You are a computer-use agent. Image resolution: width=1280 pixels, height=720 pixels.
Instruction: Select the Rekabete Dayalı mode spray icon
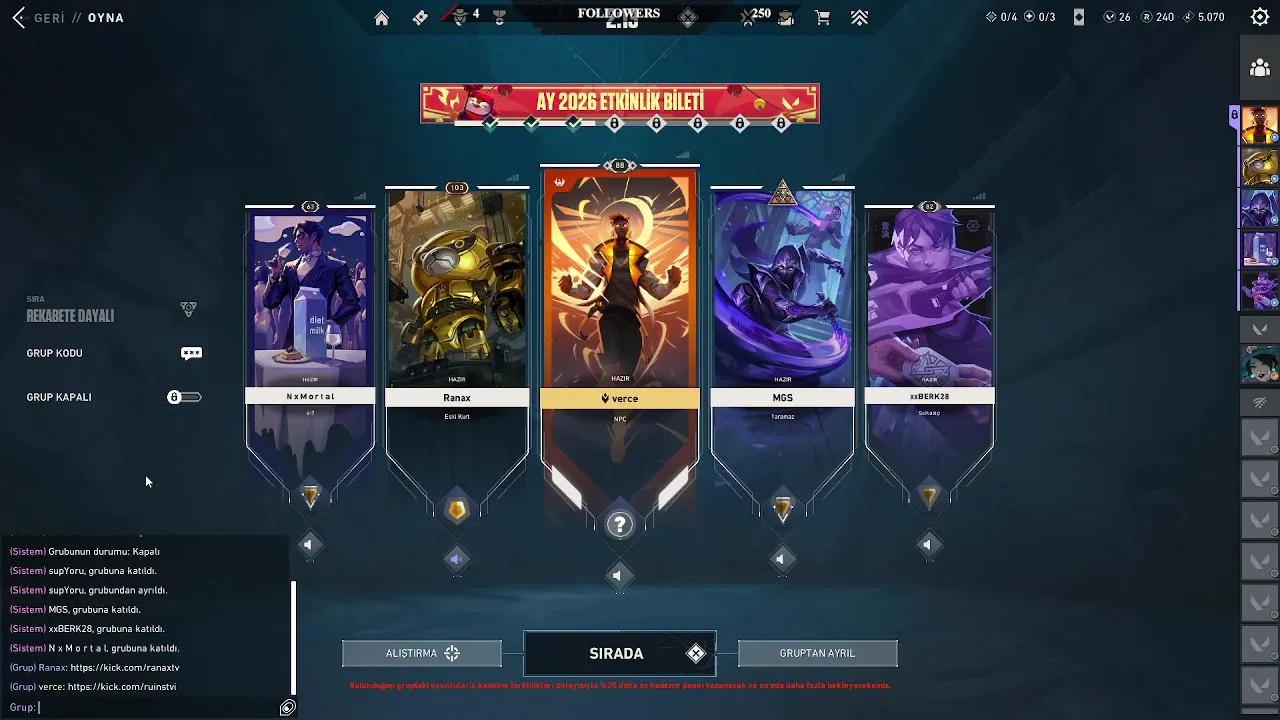tap(189, 308)
